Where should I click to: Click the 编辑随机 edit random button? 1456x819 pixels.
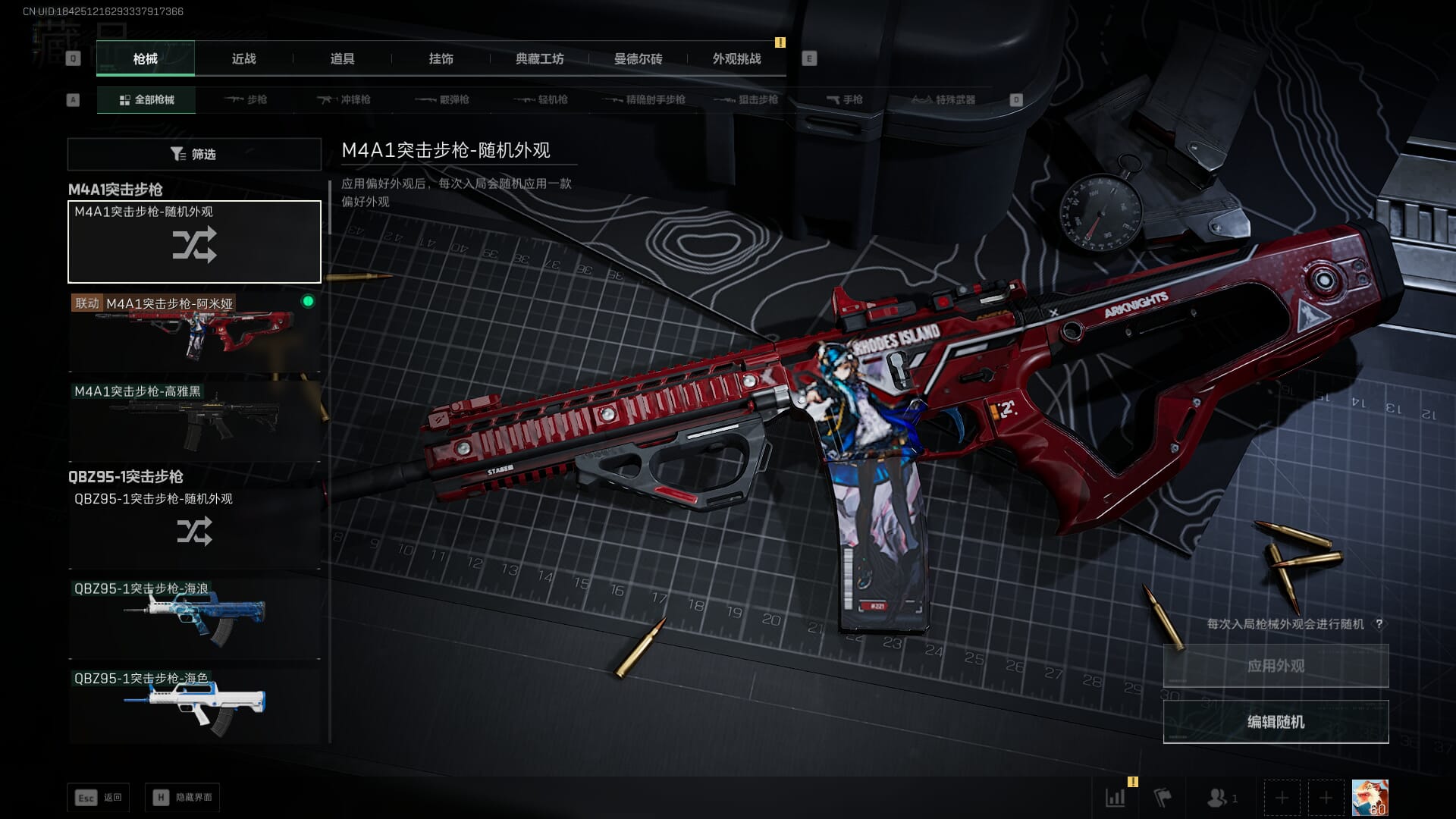[1276, 722]
